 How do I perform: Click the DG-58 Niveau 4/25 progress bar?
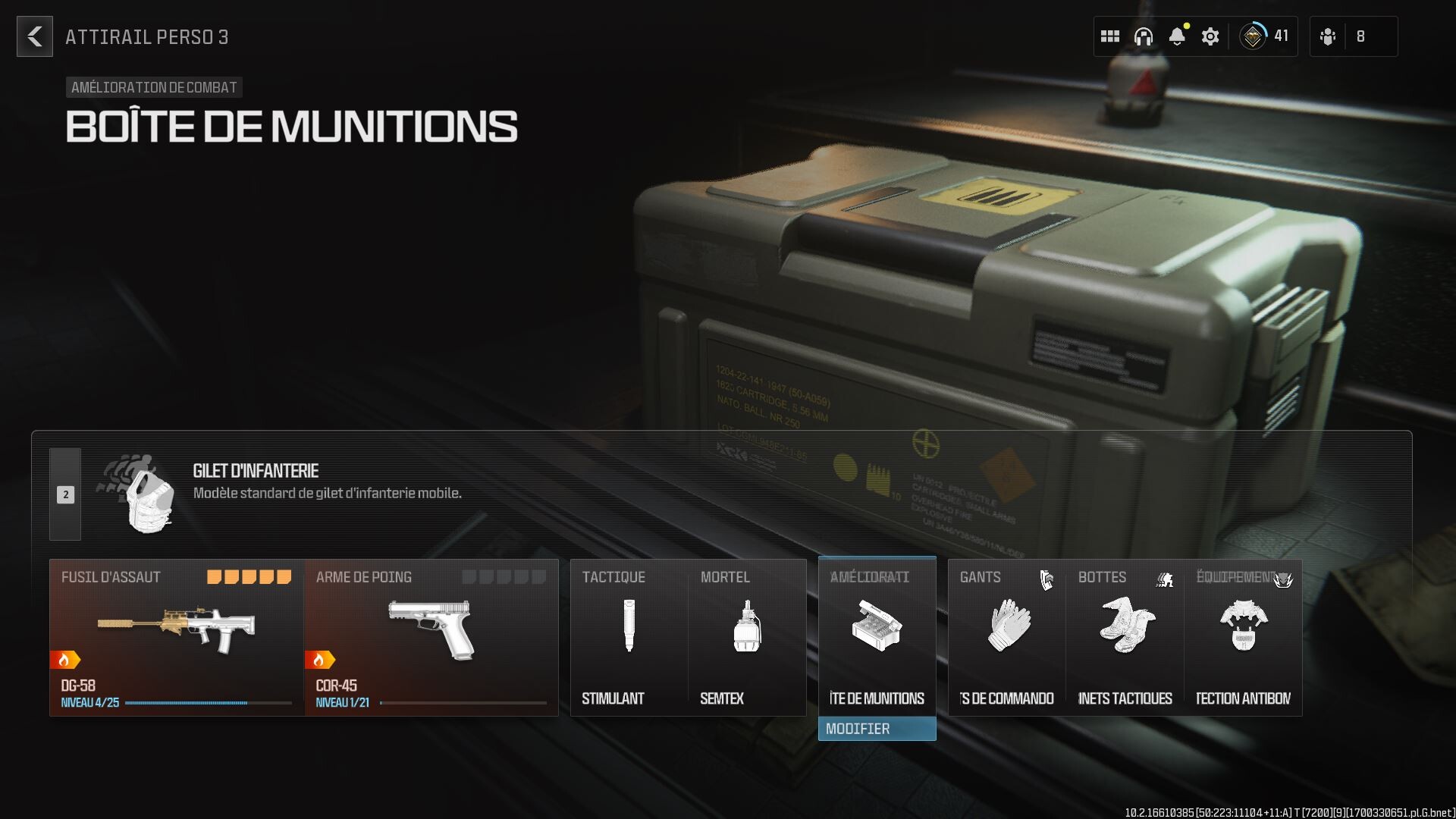click(187, 702)
